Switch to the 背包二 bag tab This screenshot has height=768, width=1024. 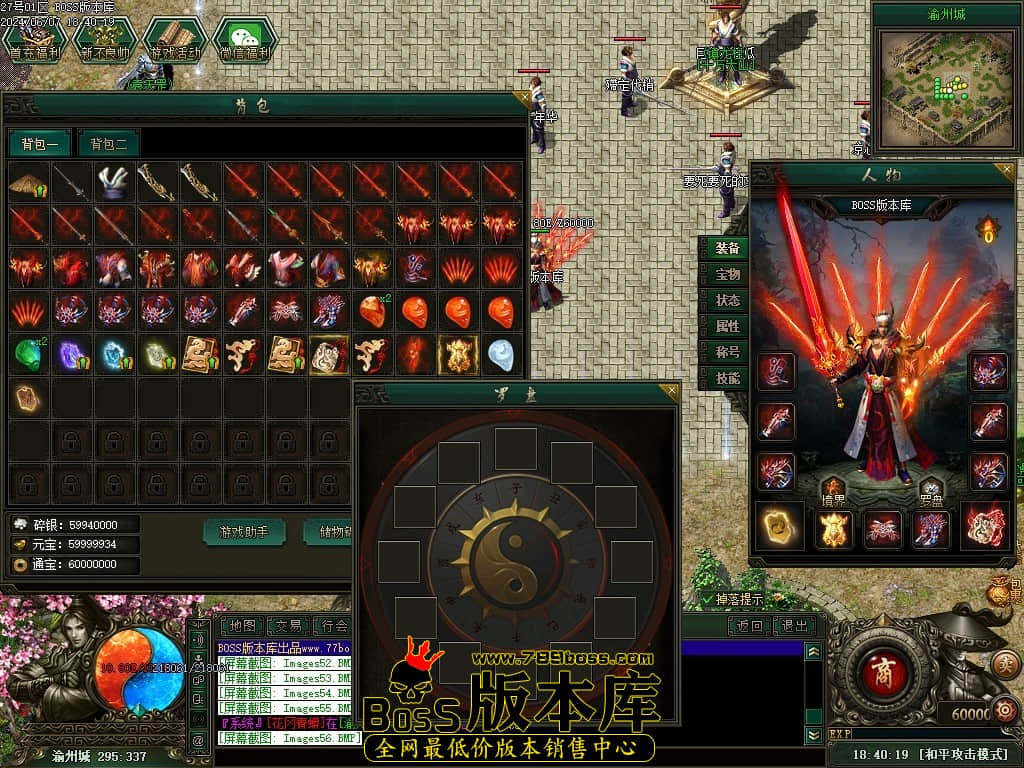[x=109, y=144]
